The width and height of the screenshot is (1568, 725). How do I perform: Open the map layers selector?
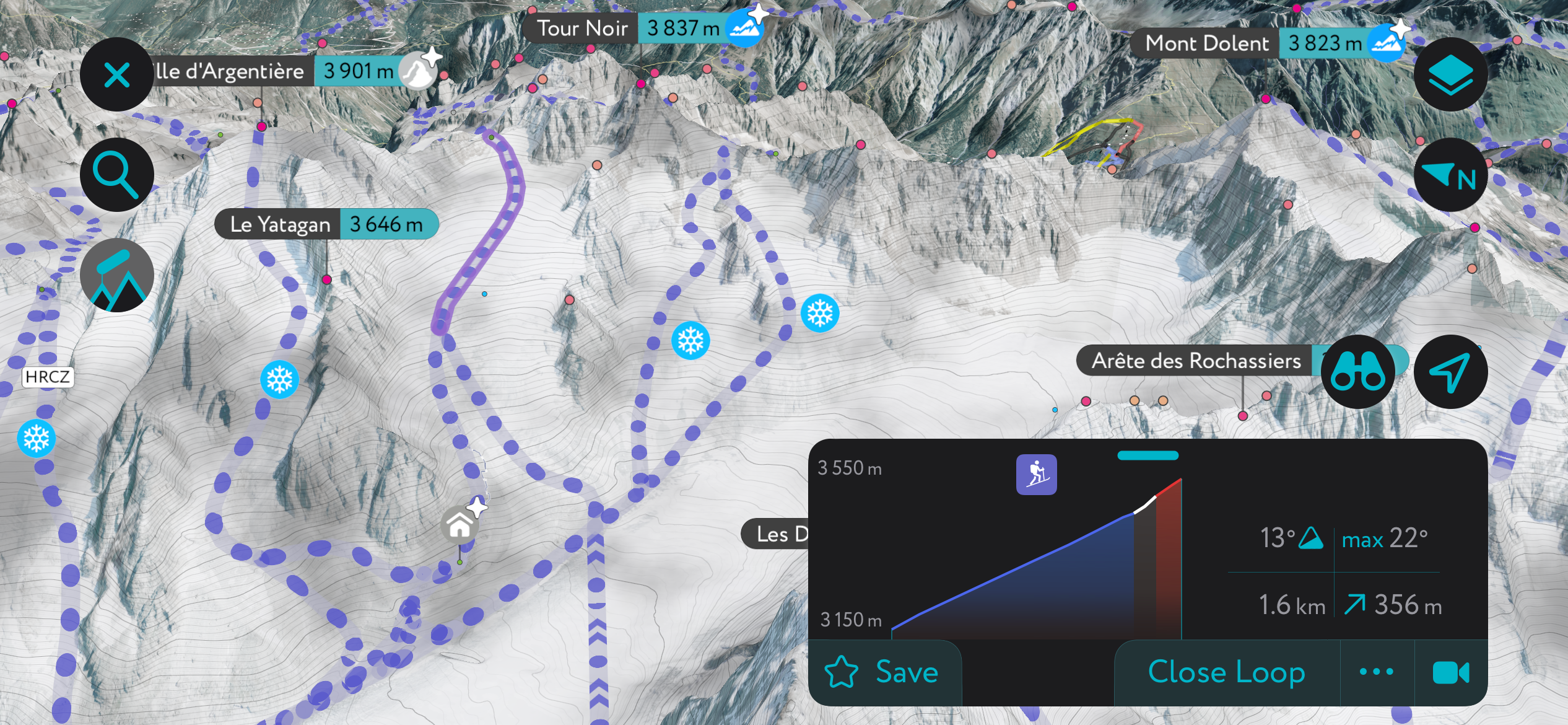click(1451, 74)
